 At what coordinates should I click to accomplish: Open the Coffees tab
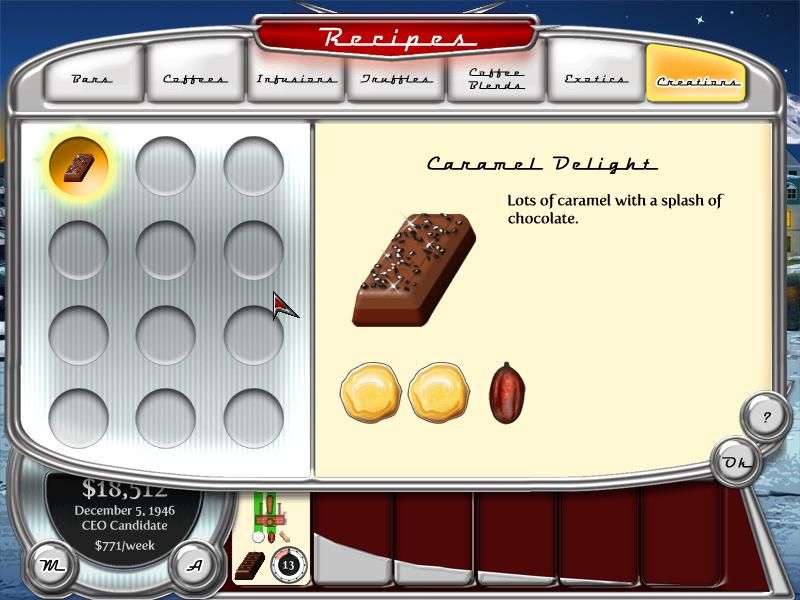click(195, 77)
